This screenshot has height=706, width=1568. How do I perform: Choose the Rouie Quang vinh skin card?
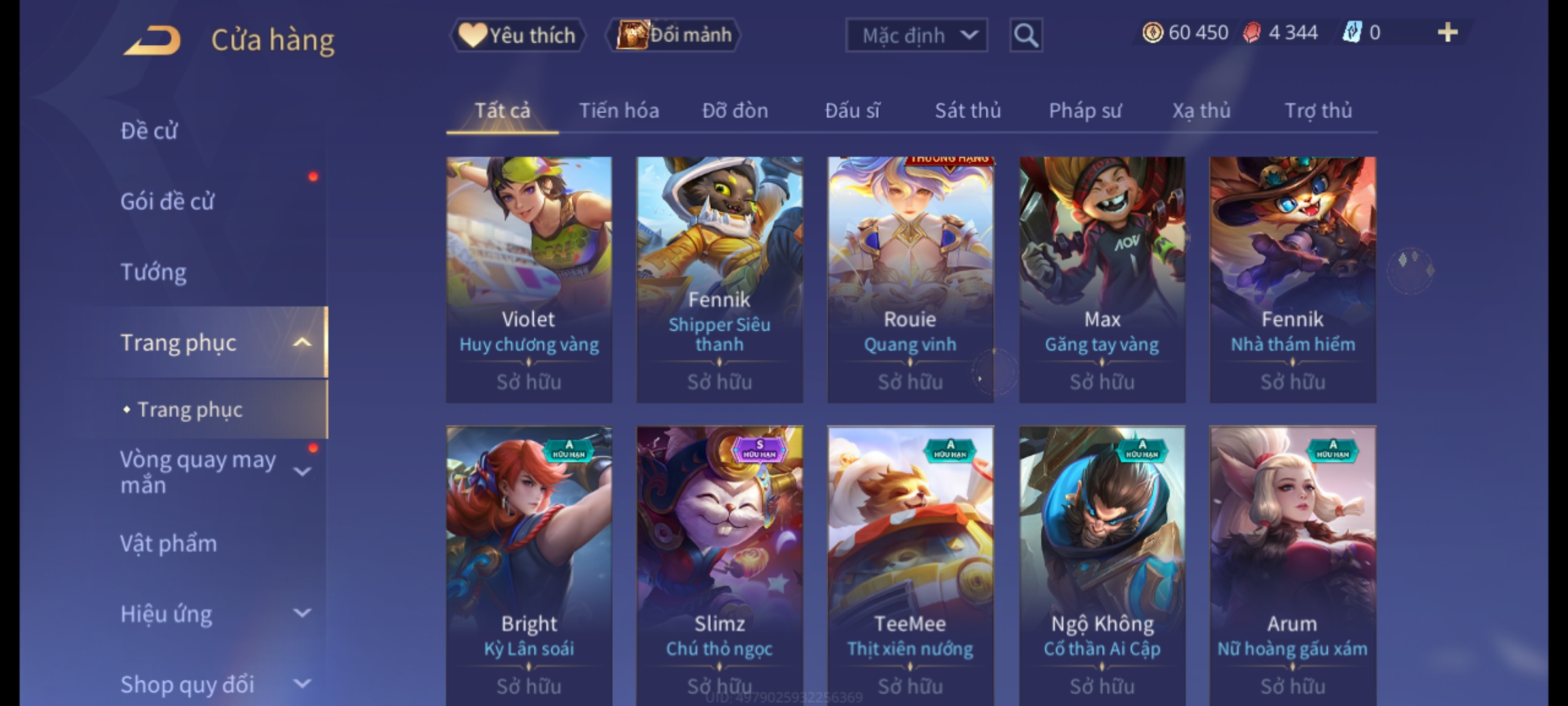point(910,279)
